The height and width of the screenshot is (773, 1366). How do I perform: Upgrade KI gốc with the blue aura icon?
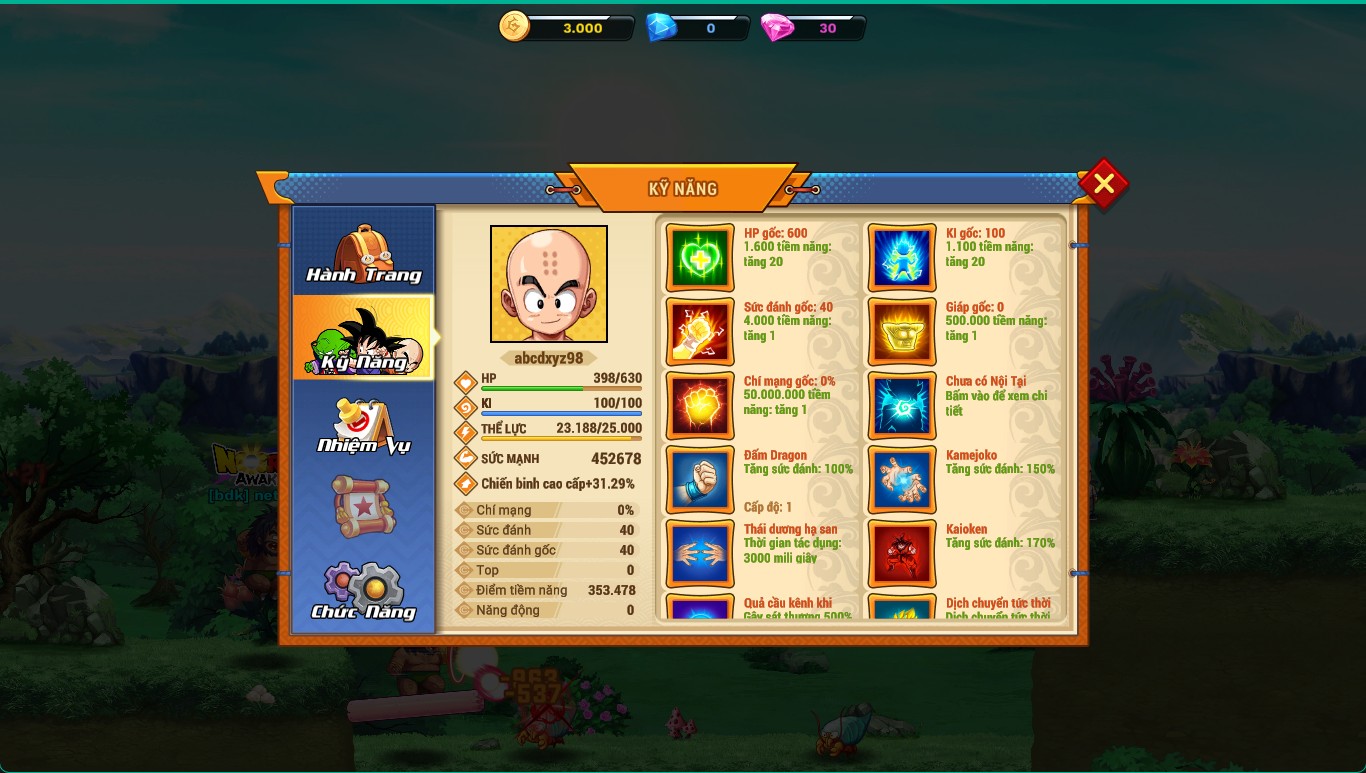point(902,258)
